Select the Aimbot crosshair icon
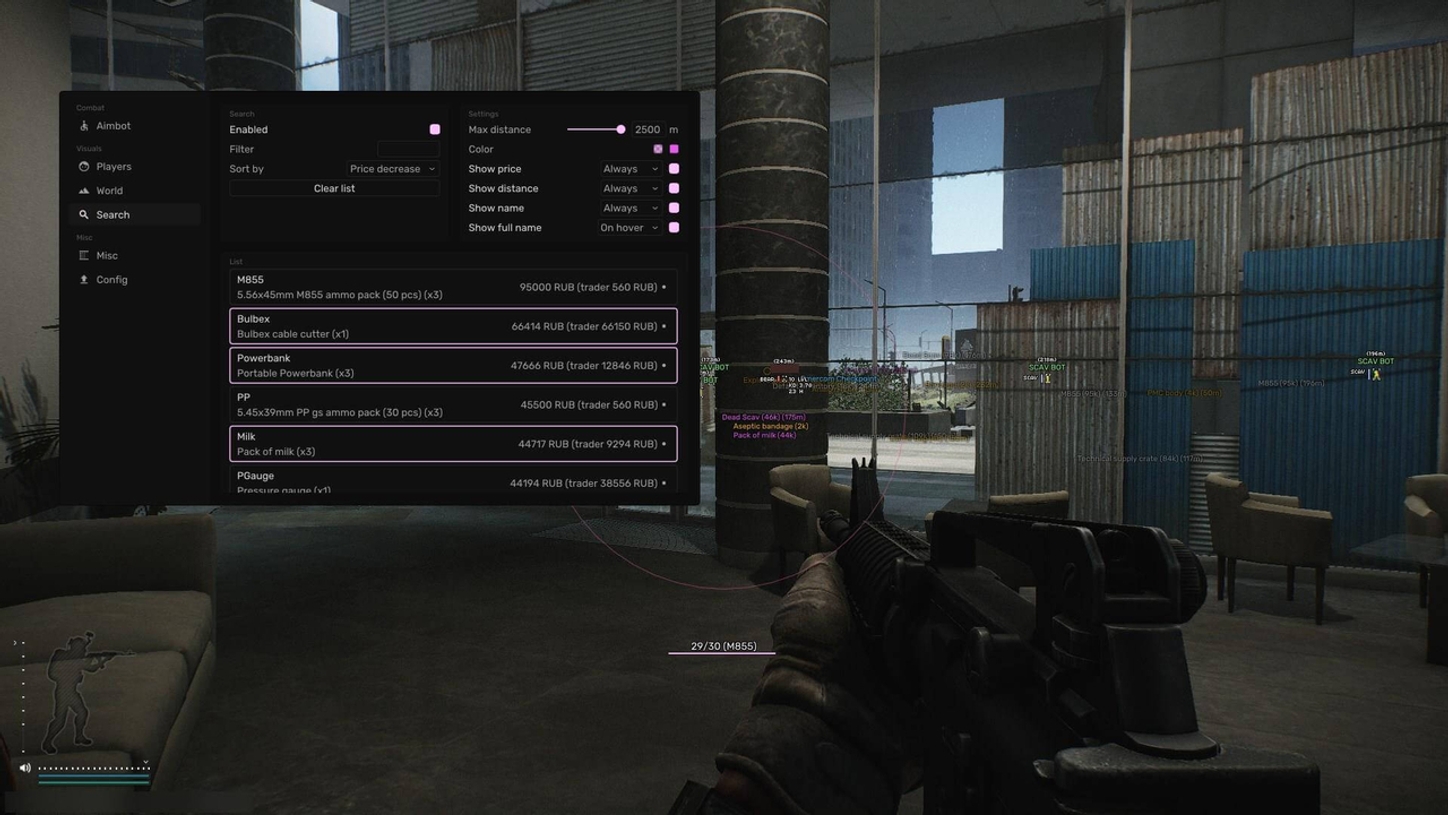This screenshot has height=815, width=1448. coord(84,126)
